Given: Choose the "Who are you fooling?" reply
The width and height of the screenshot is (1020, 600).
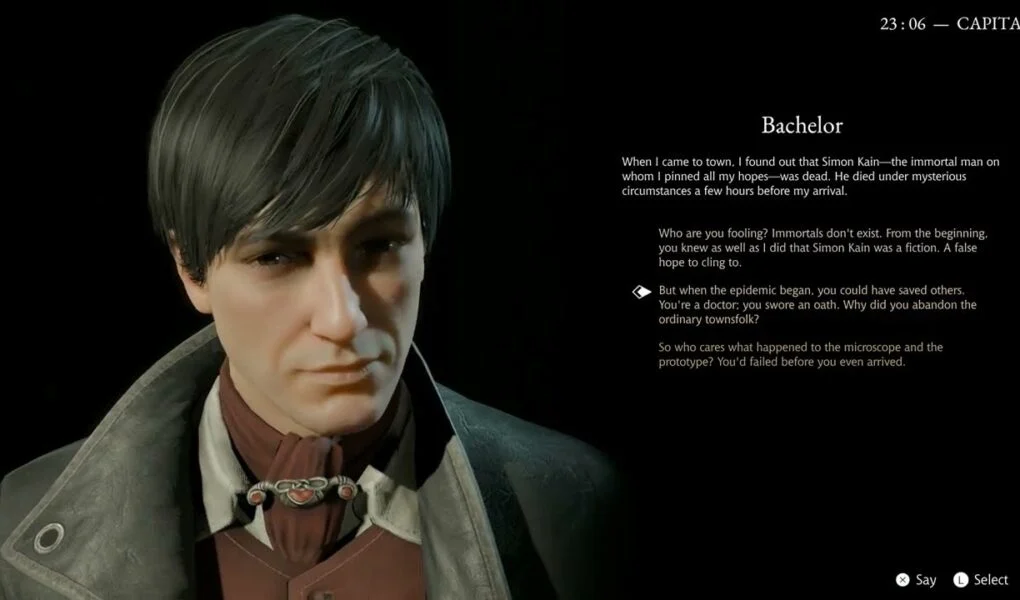Looking at the screenshot, I should coord(823,247).
